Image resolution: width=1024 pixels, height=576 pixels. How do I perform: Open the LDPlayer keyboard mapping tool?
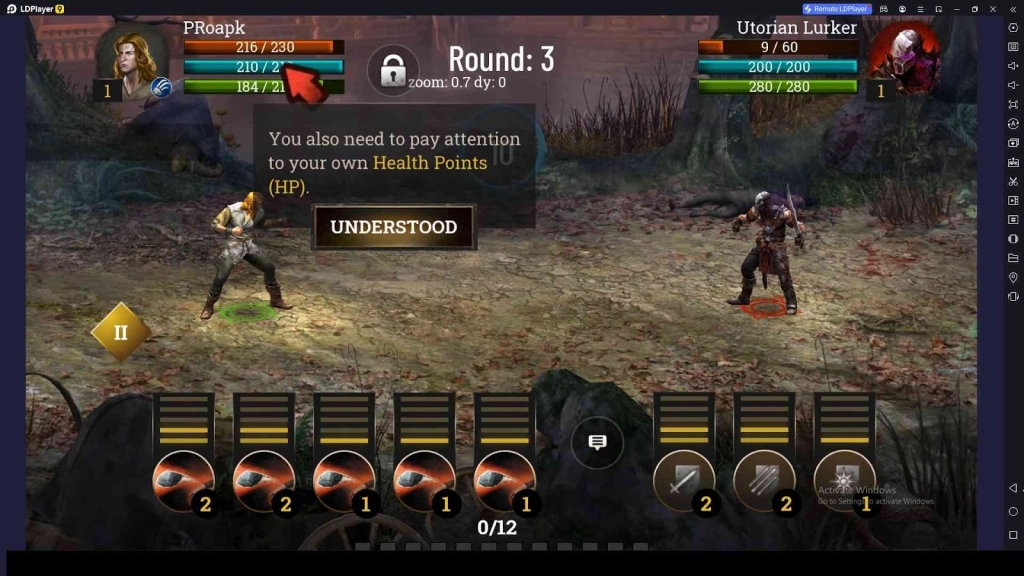(x=1013, y=46)
